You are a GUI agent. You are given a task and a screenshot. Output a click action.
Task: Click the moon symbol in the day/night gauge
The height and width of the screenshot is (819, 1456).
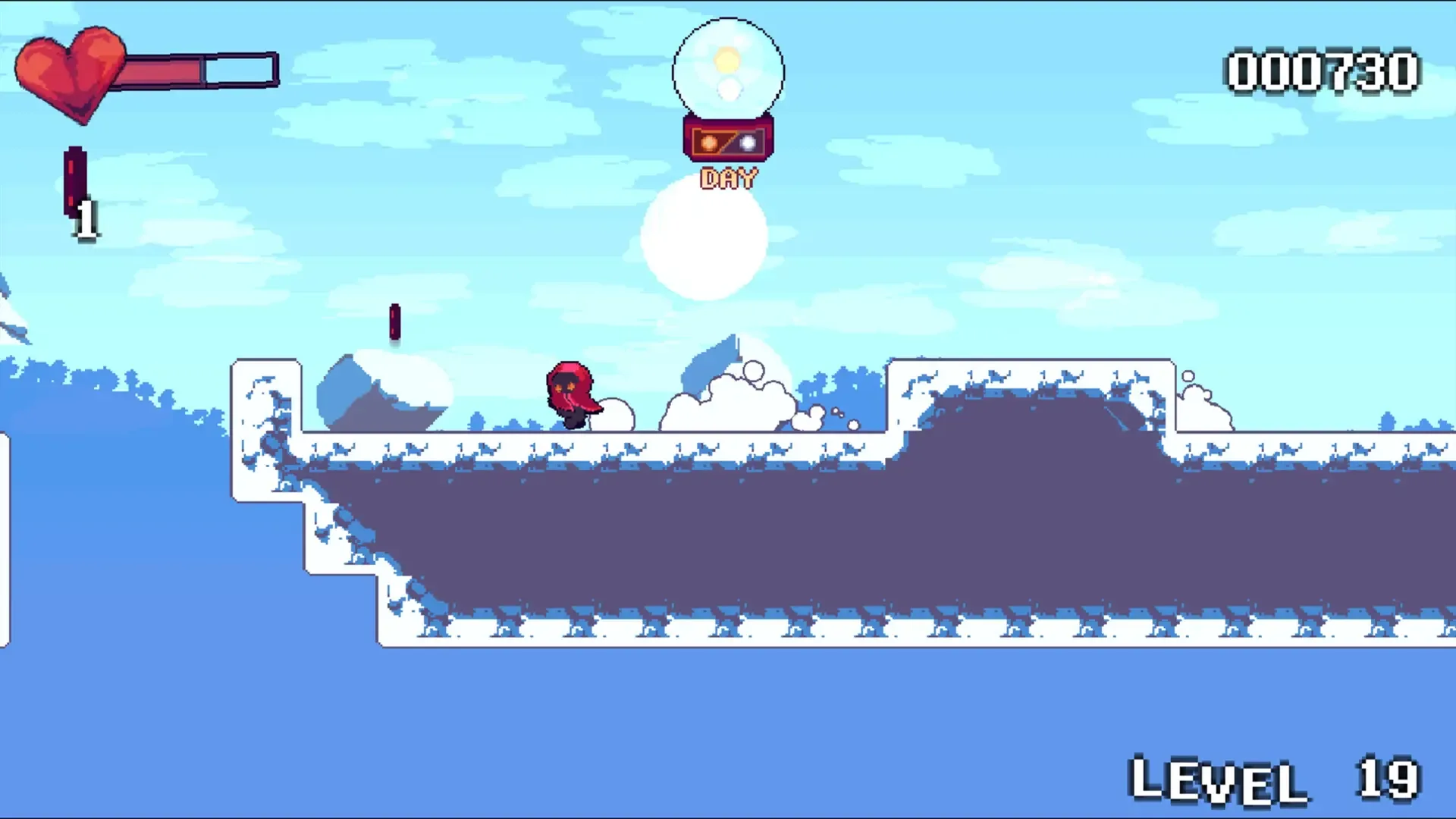(749, 143)
